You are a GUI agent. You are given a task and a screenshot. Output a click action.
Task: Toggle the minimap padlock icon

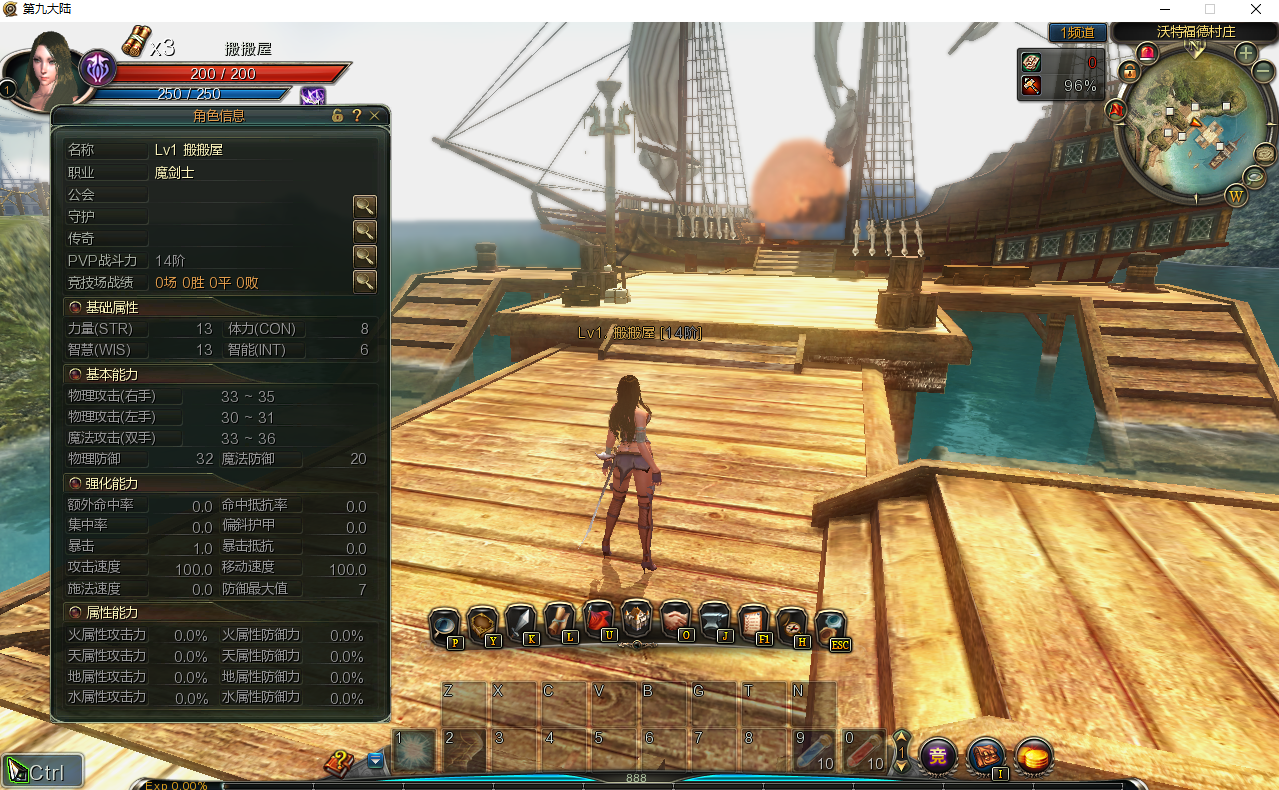click(1129, 72)
